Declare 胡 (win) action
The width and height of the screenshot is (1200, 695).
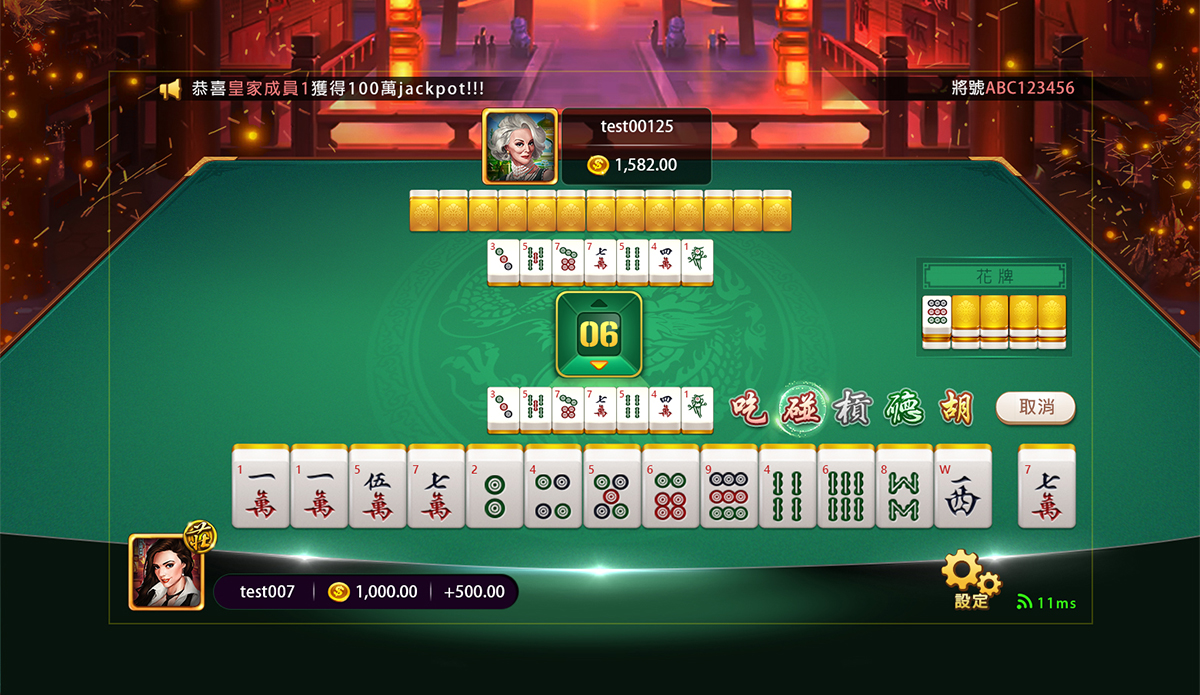point(953,407)
